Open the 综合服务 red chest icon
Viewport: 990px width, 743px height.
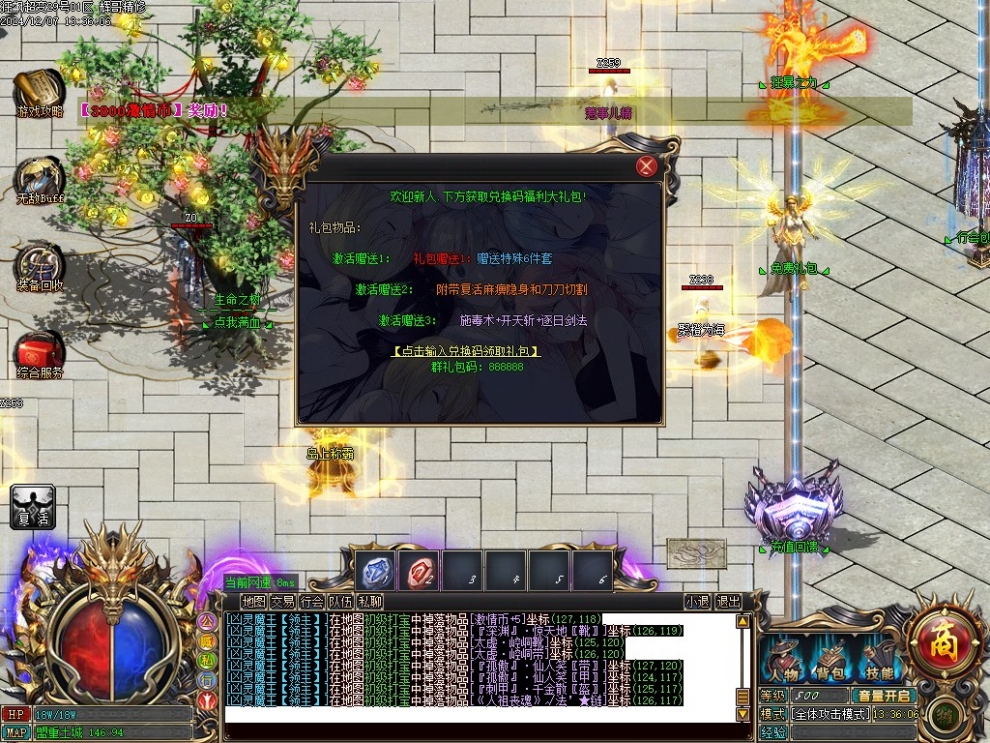[x=40, y=354]
